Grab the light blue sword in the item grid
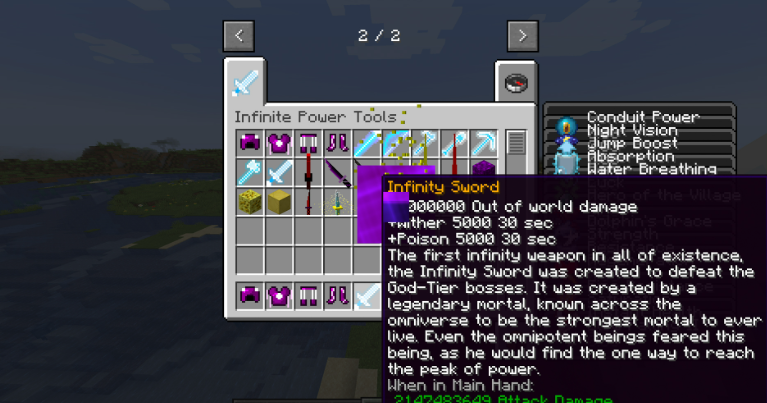Image resolution: width=767 pixels, height=403 pixels. (x=279, y=173)
